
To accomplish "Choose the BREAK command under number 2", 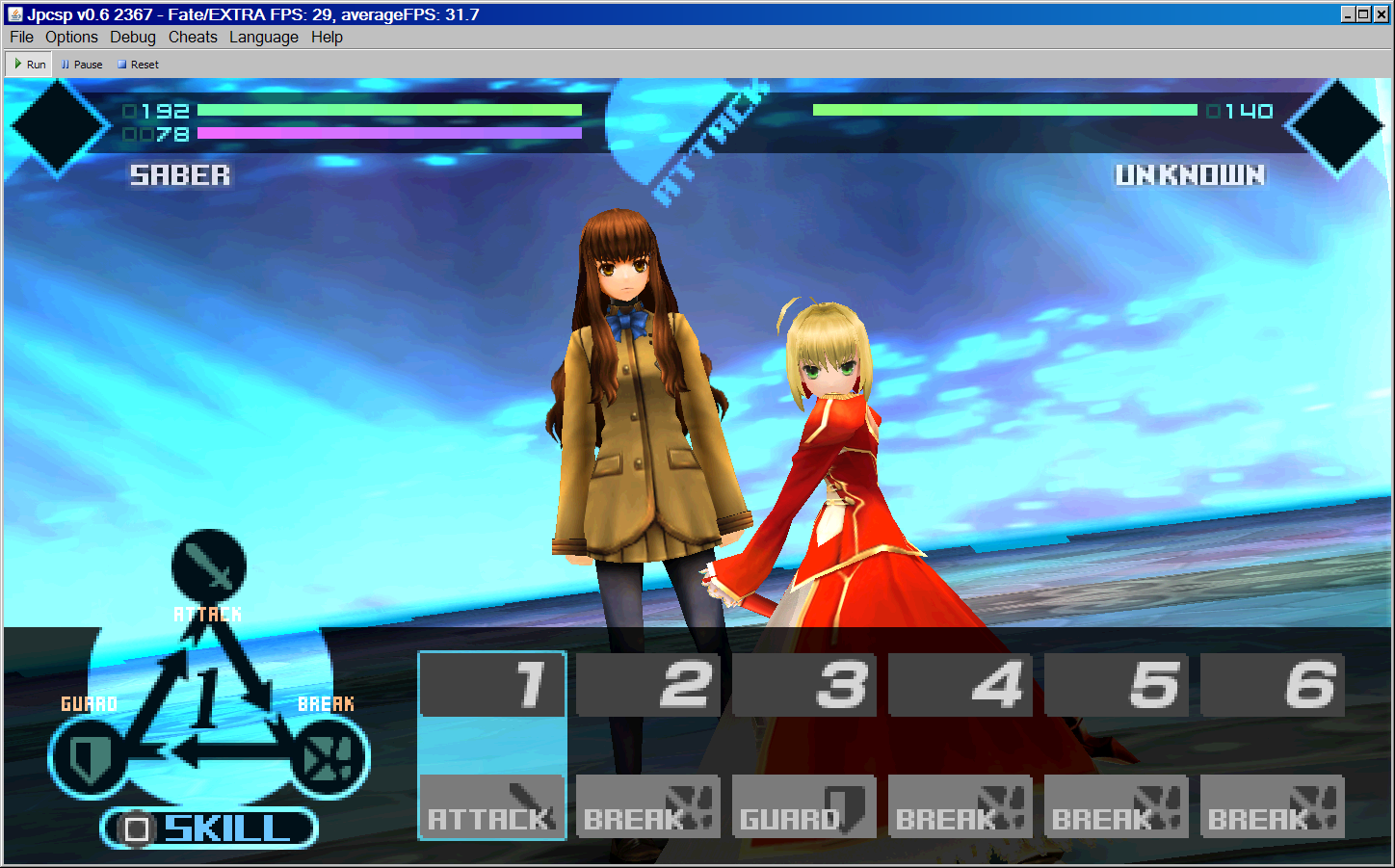I will click(647, 806).
